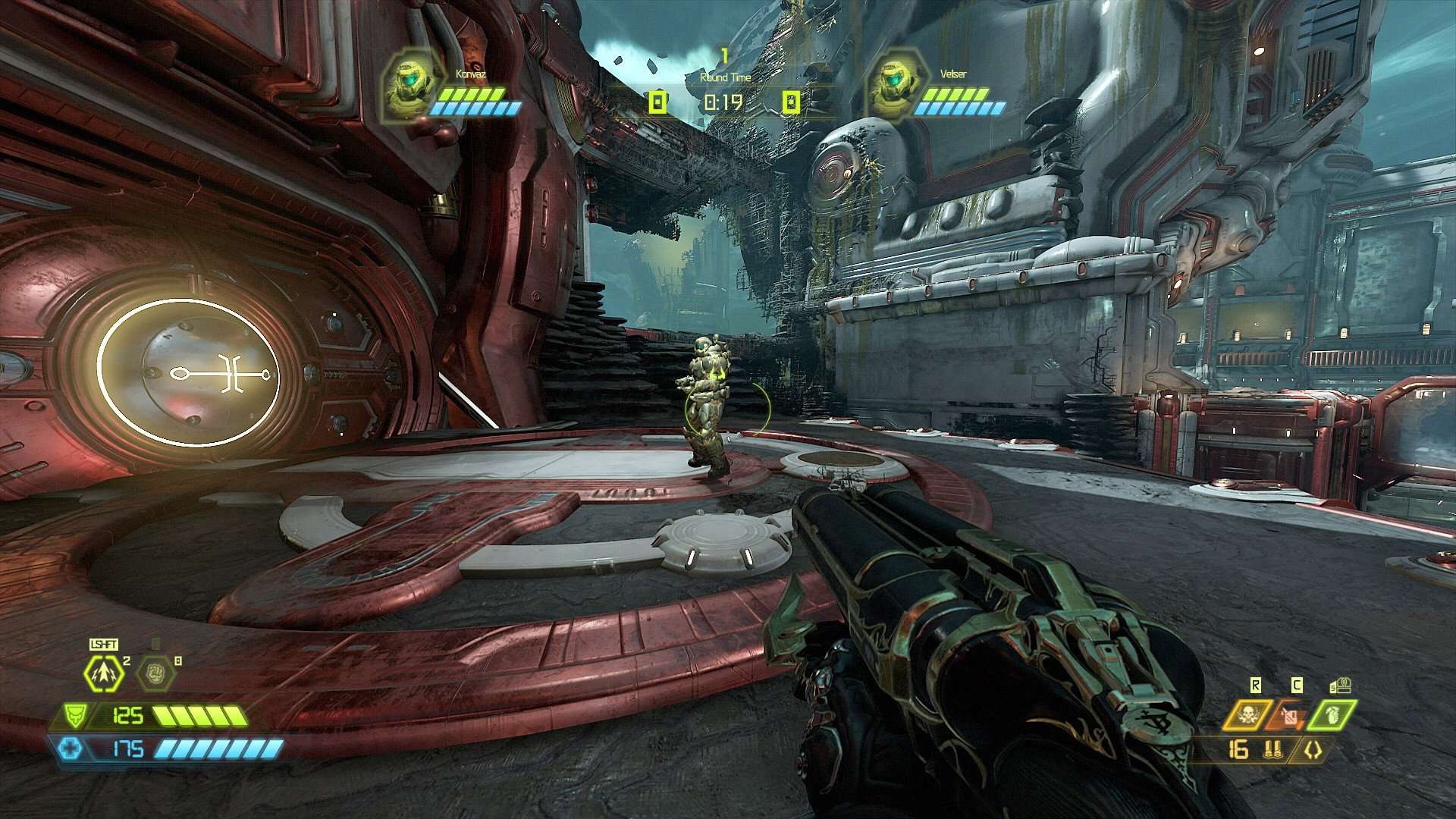Click the ammo backpack icon above the S label
The image size is (1456, 819).
click(1342, 685)
